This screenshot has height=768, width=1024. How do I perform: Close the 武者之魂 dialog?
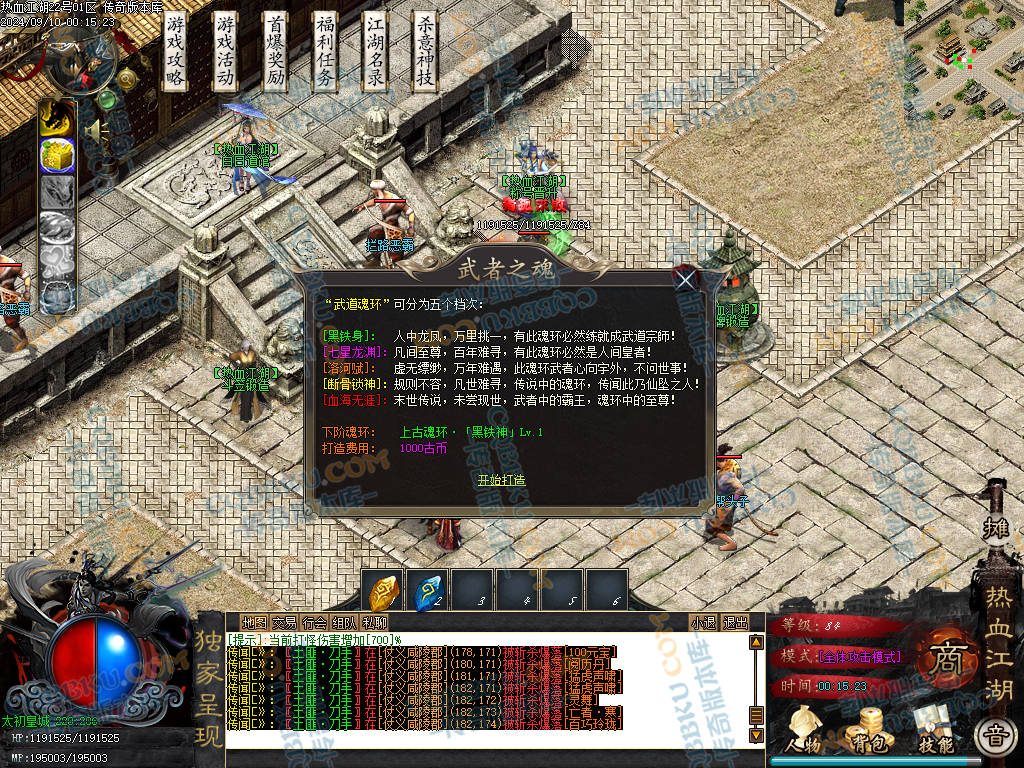[x=685, y=280]
